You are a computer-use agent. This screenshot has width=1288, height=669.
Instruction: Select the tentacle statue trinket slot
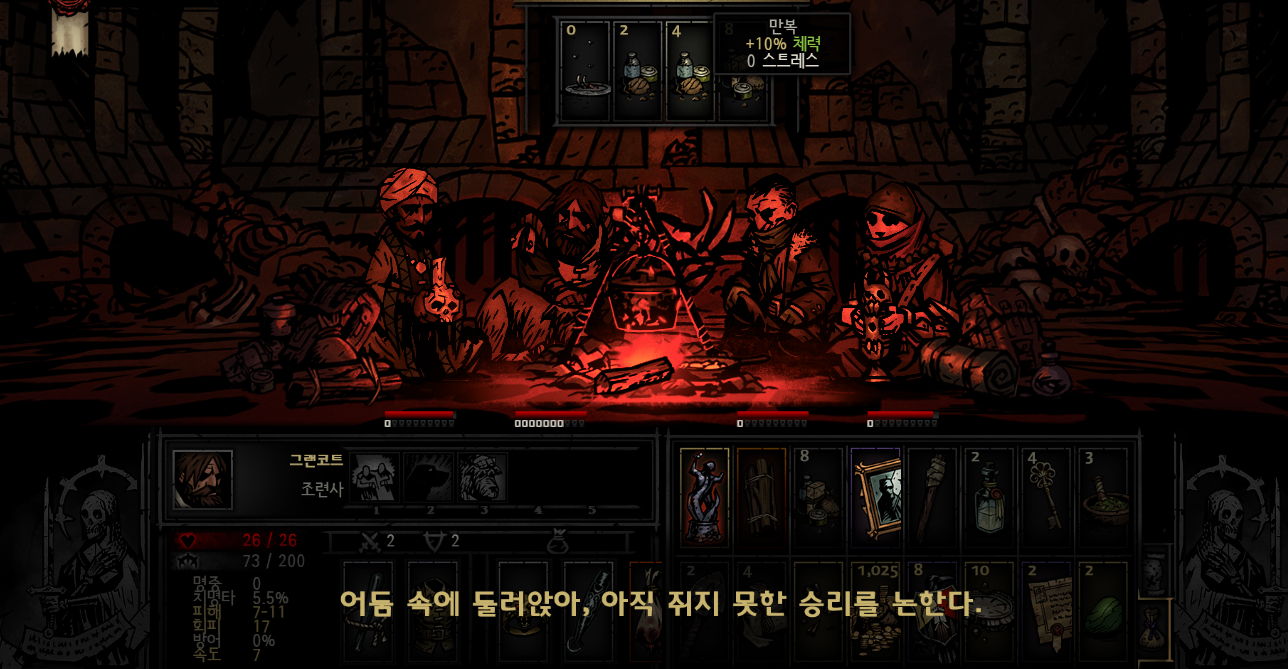click(x=704, y=496)
